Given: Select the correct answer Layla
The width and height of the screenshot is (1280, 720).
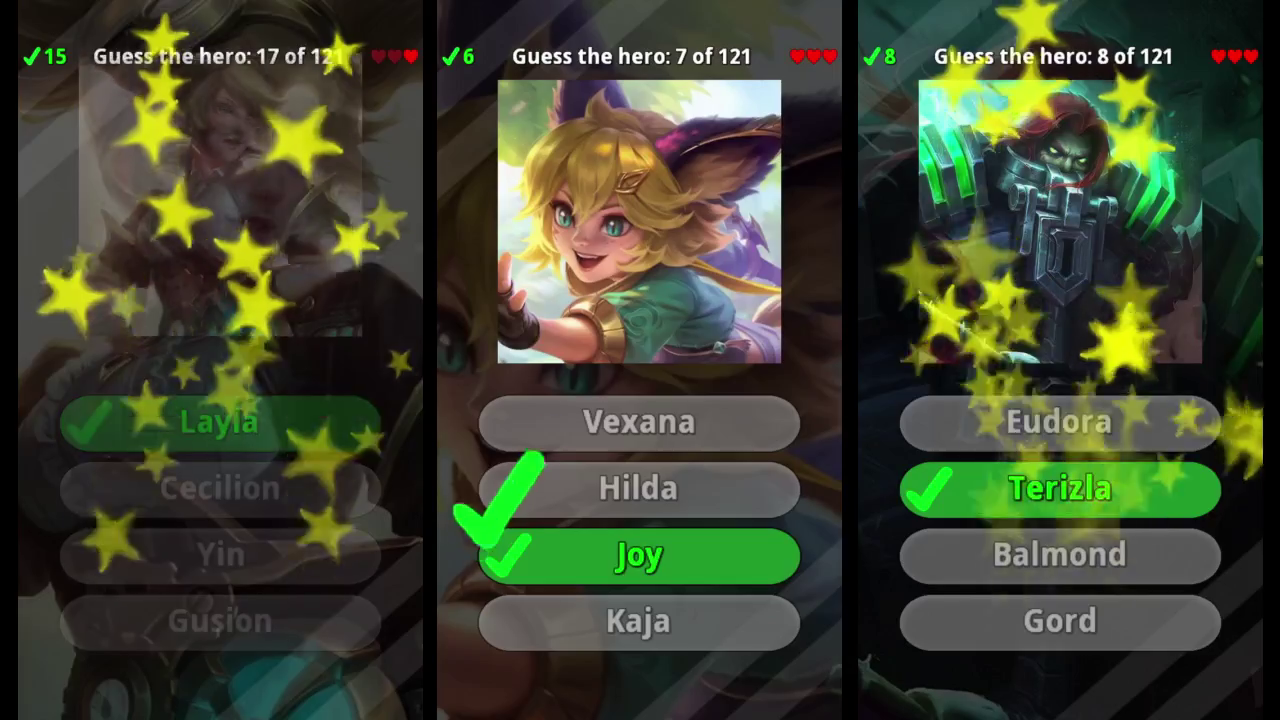Looking at the screenshot, I should (x=220, y=422).
